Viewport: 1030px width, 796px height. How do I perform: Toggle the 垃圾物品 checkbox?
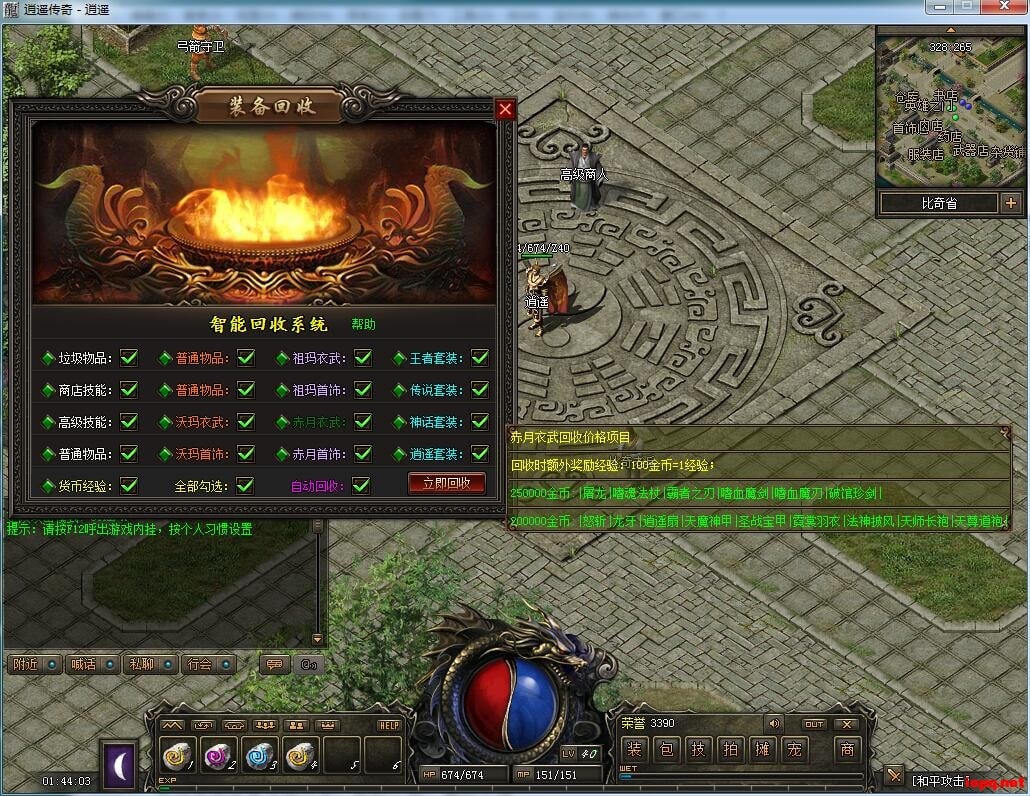pyautogui.click(x=129, y=357)
